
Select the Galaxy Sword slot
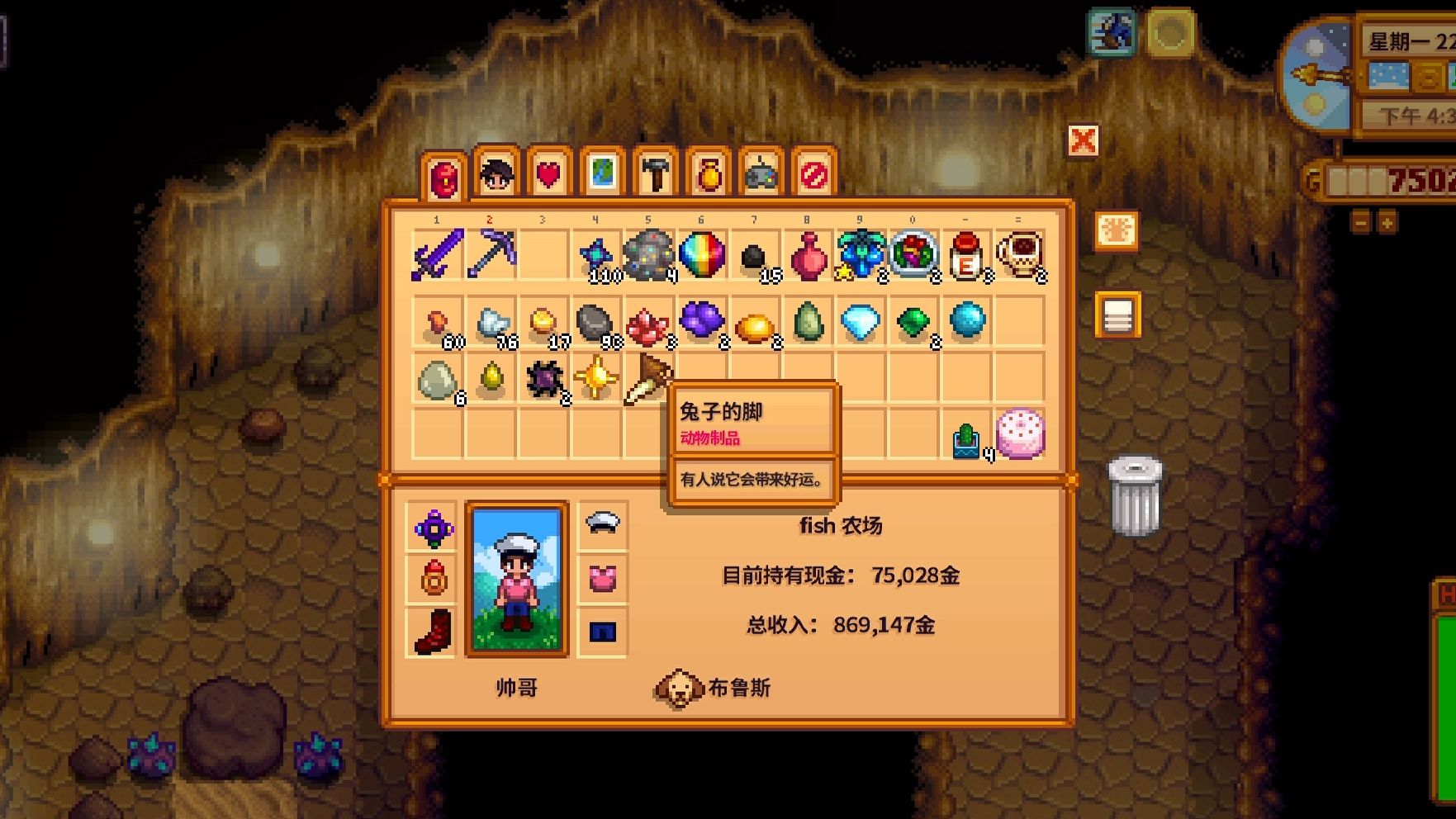pyautogui.click(x=438, y=255)
